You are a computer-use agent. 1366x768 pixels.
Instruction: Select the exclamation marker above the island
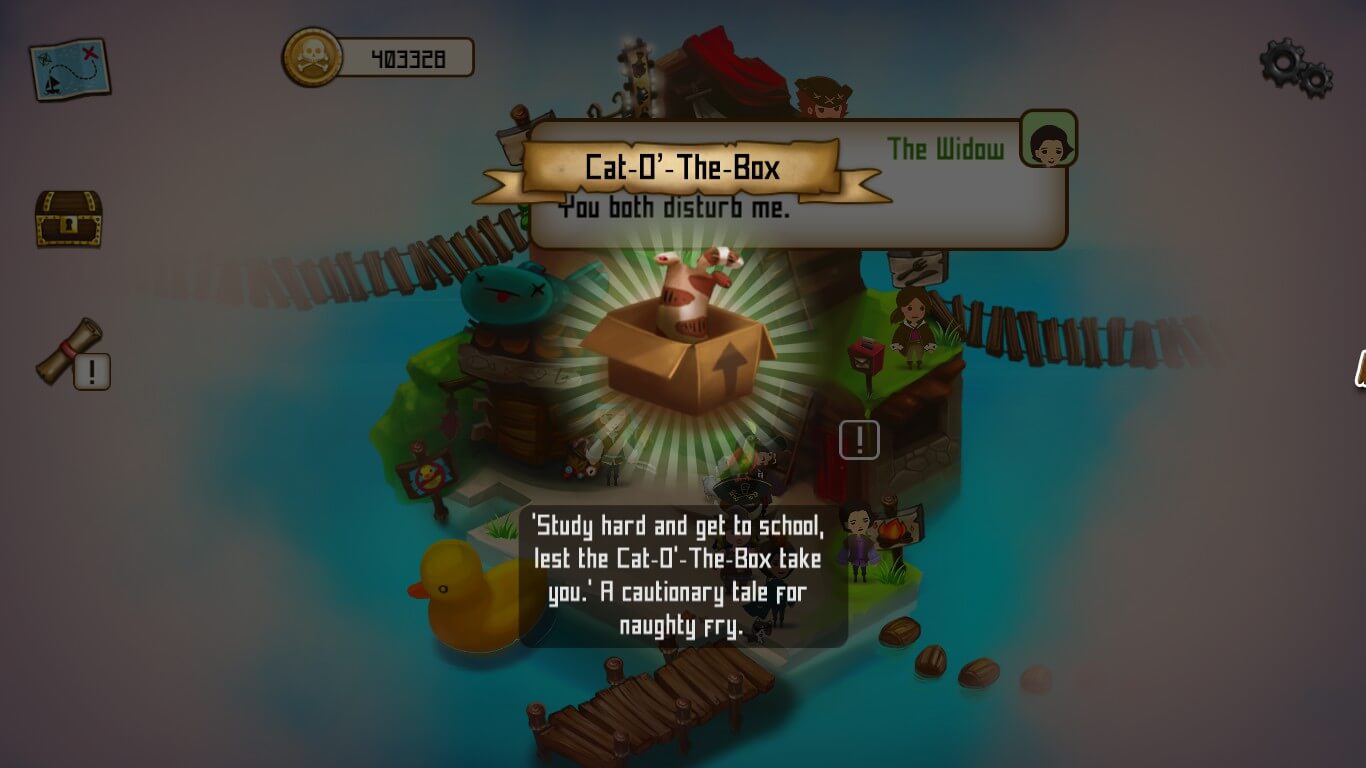pos(859,440)
